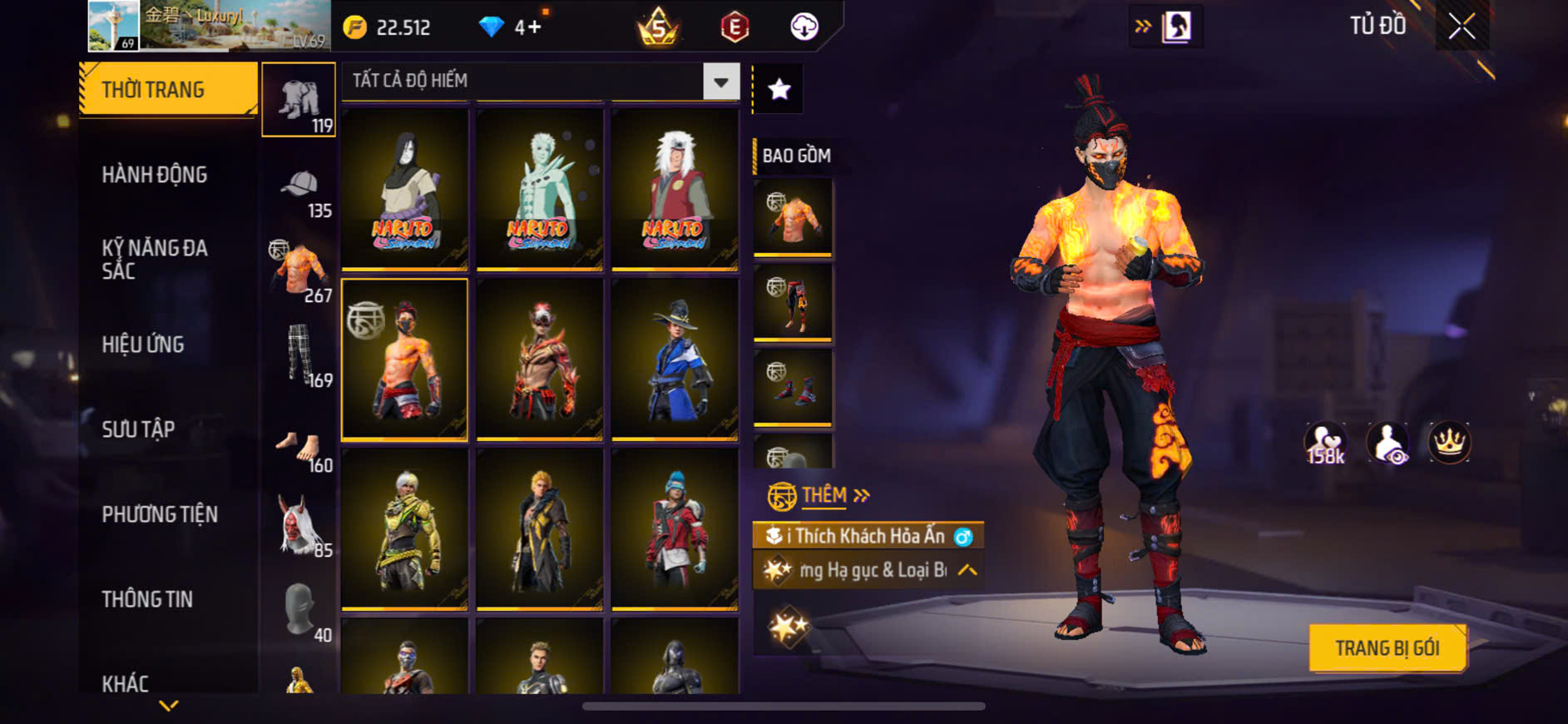Open the Thông Tin tab
Image resolution: width=1568 pixels, height=724 pixels.
pyautogui.click(x=147, y=599)
